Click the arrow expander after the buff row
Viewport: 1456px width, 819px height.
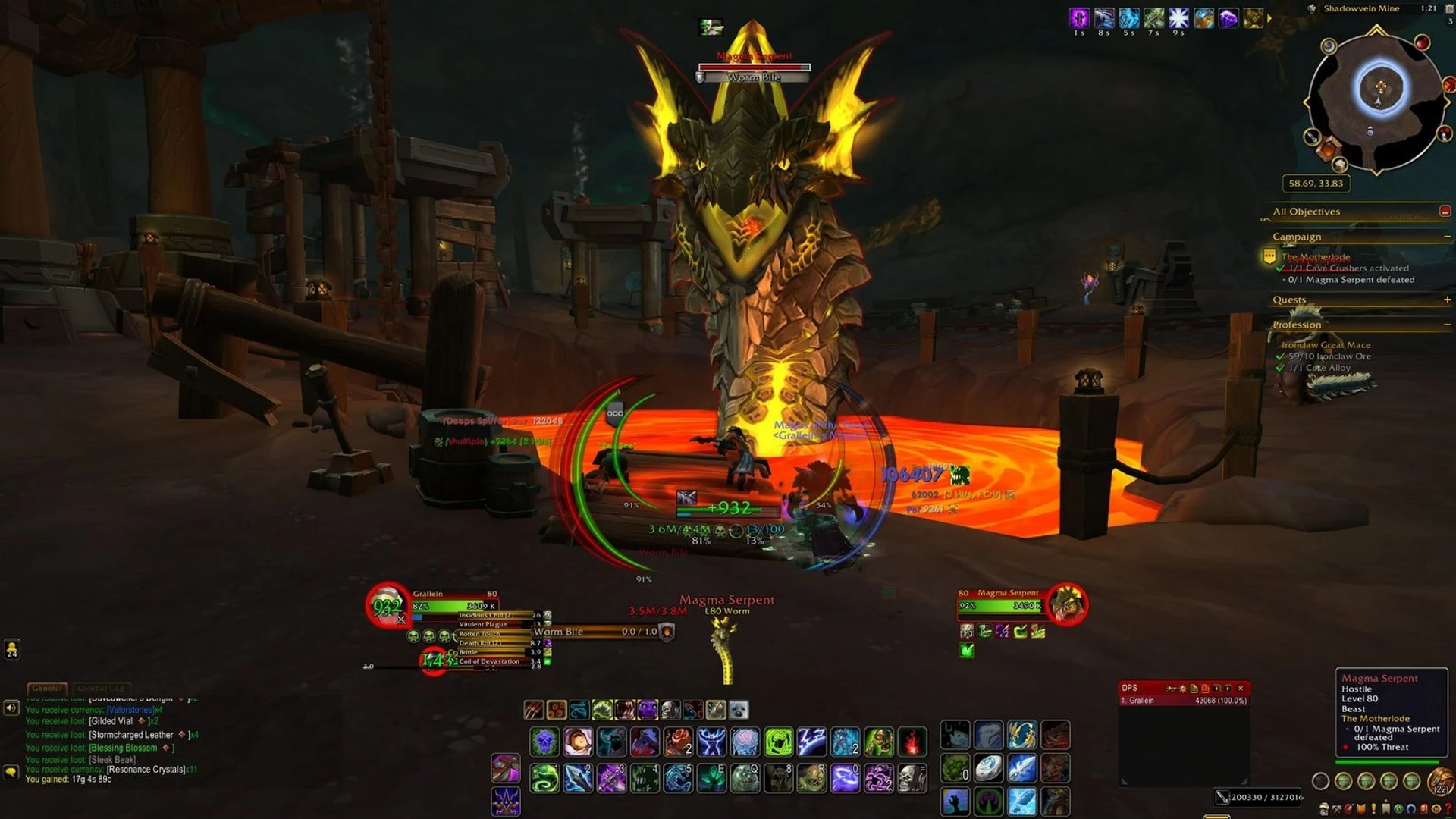tap(1269, 18)
